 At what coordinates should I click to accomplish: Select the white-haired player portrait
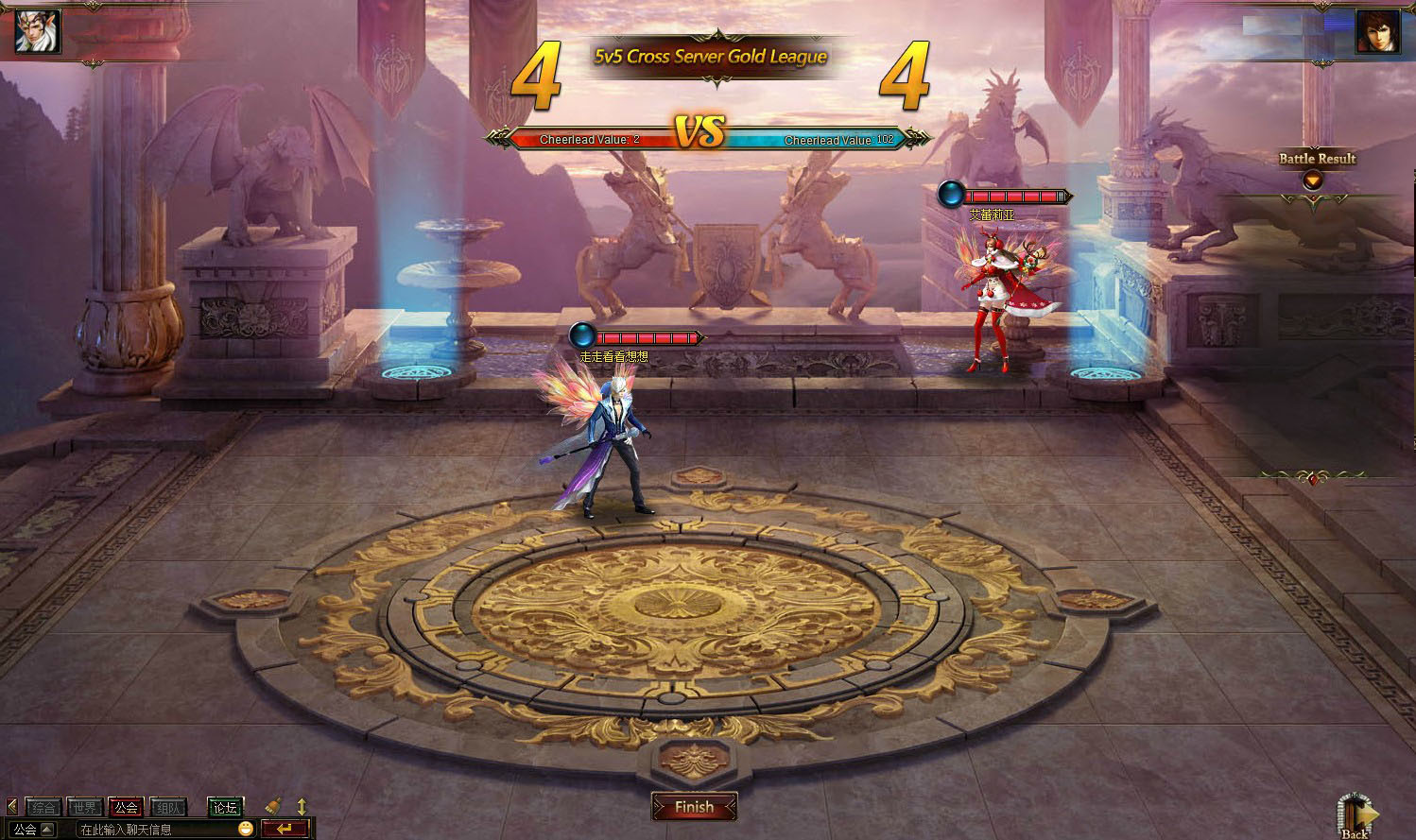point(38,31)
